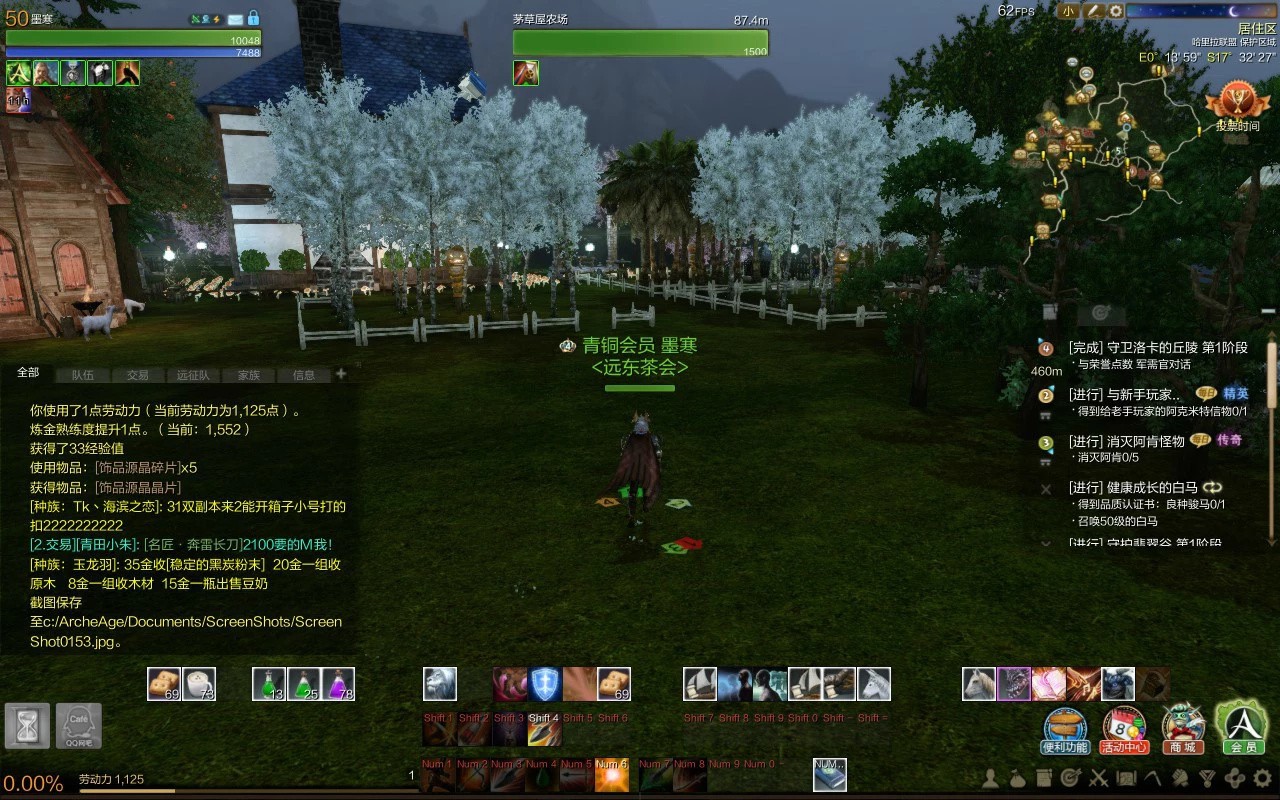Click the QQ网吧 cafe penguin icon
Screen dimensions: 1280x800
pyautogui.click(x=78, y=725)
